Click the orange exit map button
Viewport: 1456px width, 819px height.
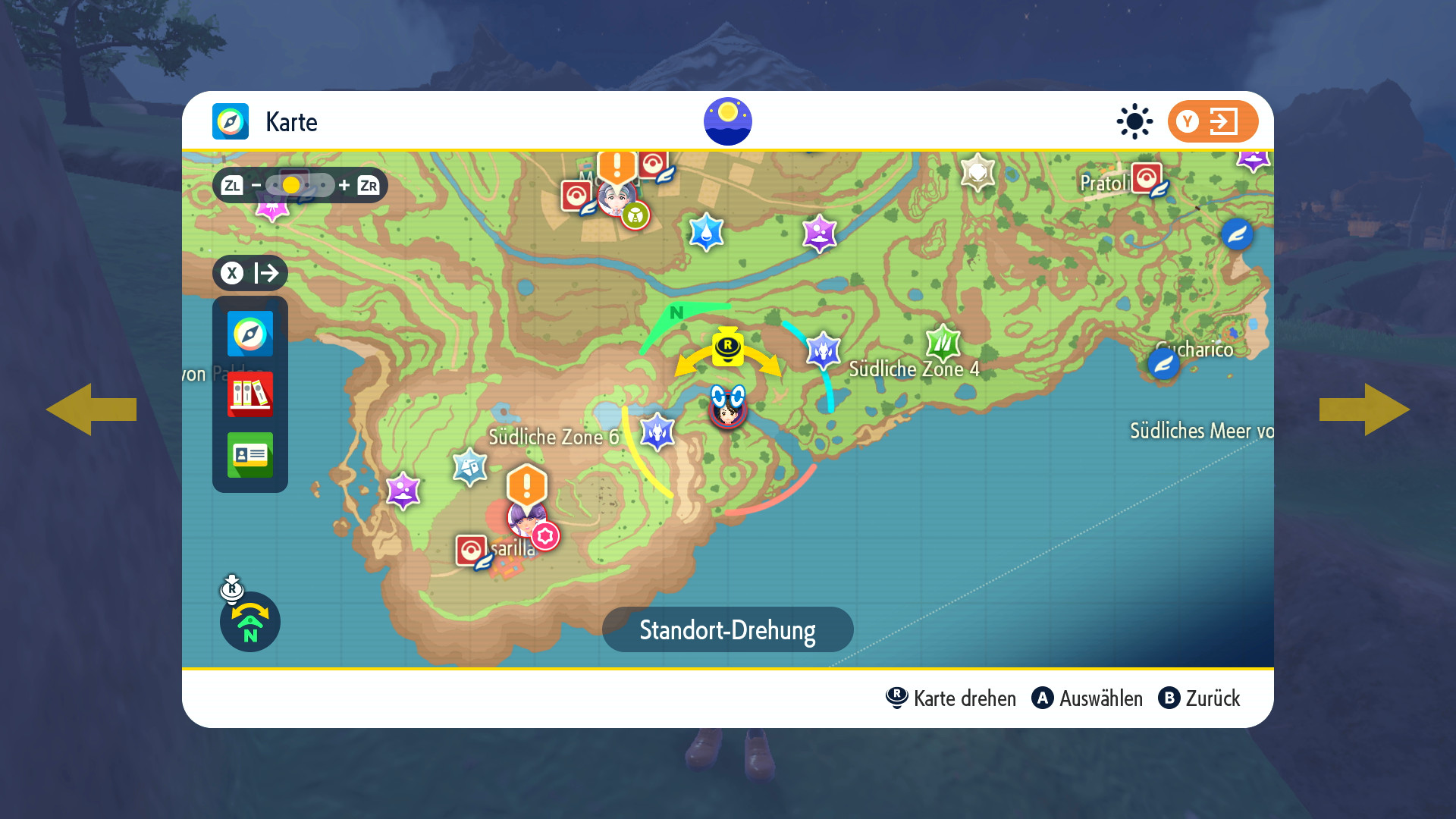(x=1213, y=121)
